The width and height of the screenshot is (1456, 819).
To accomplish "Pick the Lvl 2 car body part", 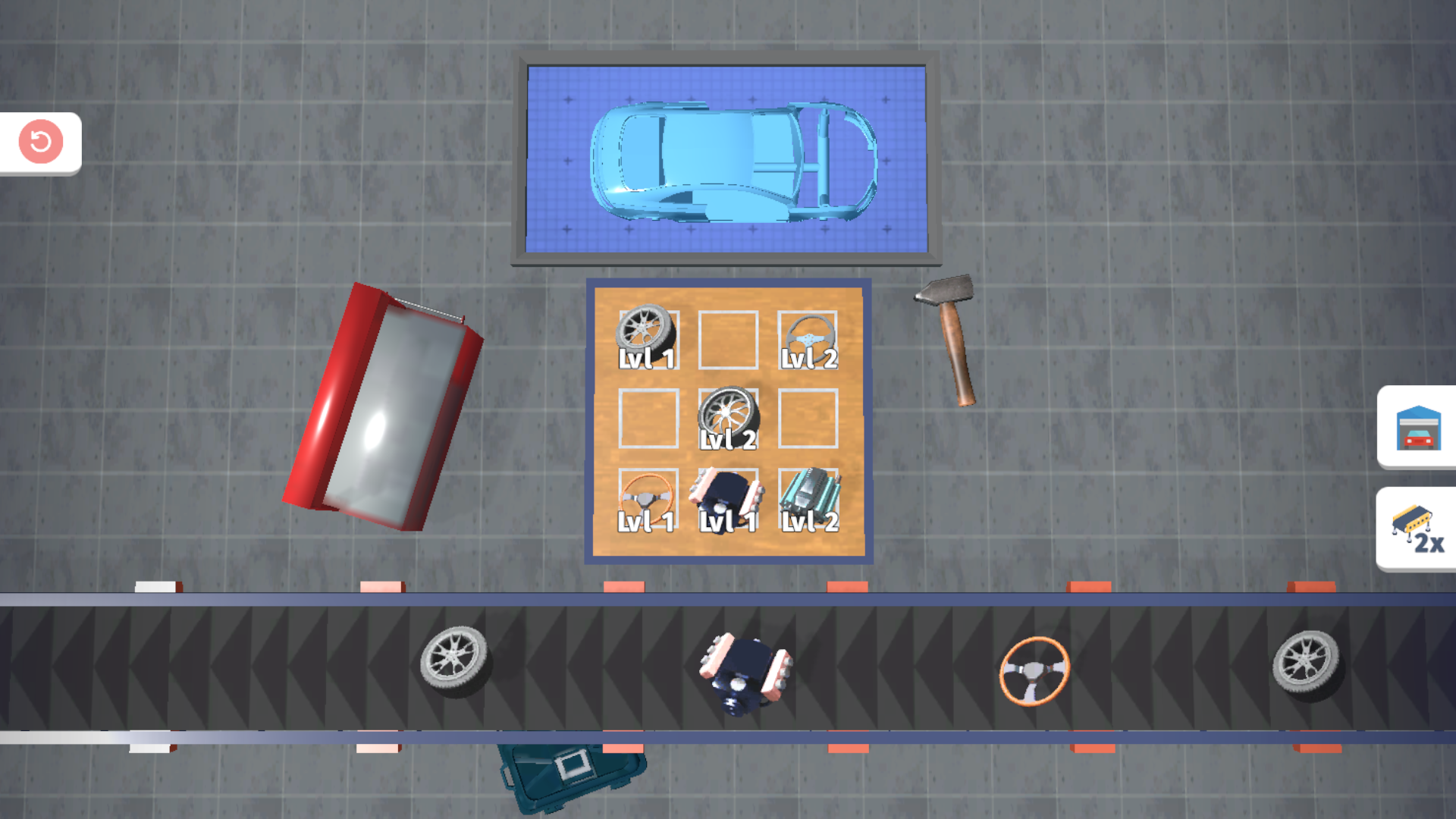I will [810, 497].
